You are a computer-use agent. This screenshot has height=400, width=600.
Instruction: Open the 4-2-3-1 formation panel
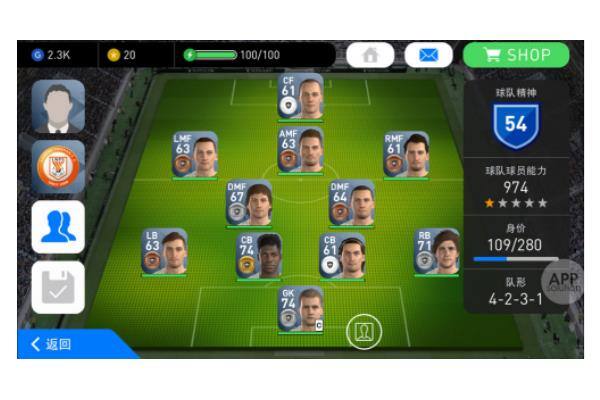(x=516, y=291)
